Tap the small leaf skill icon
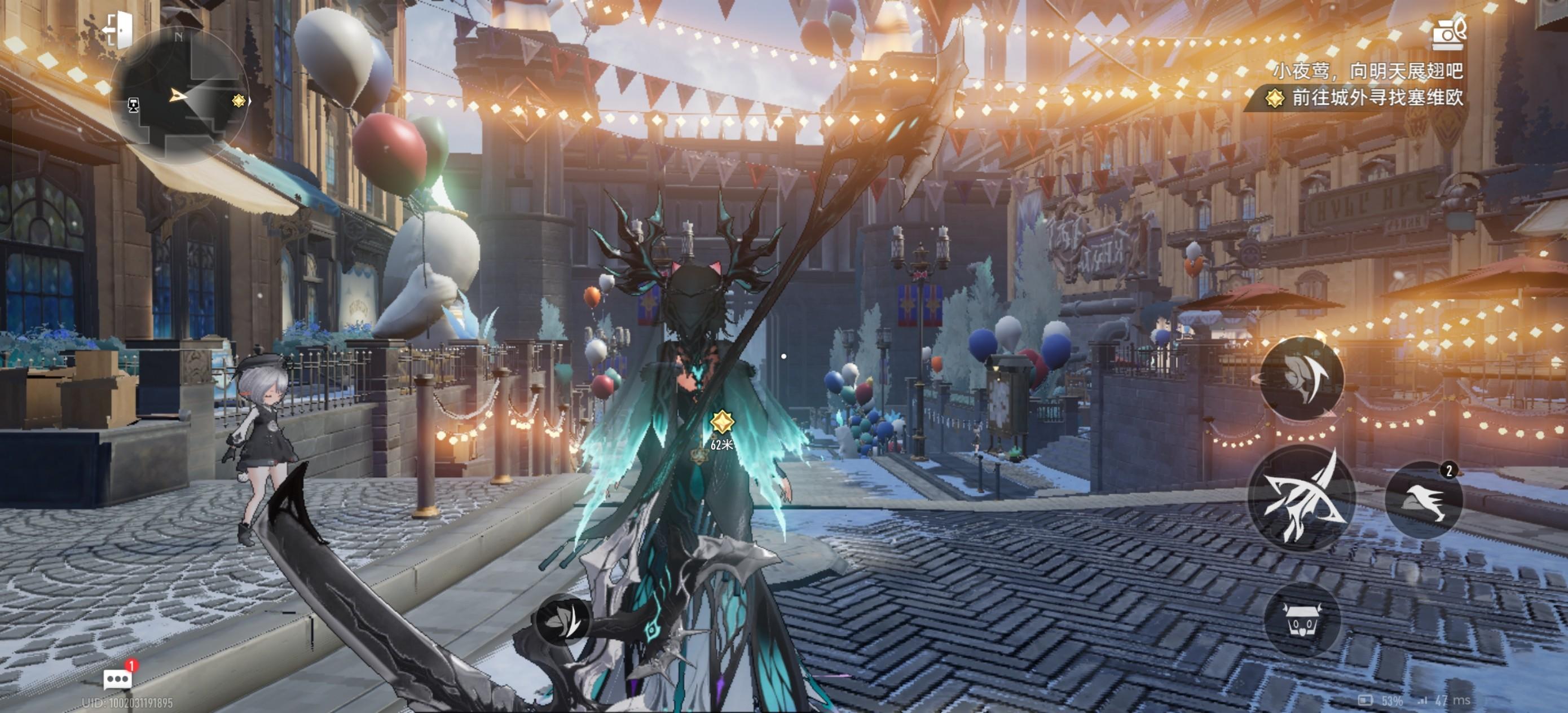Screen dimensions: 1568x713 pos(561,620)
